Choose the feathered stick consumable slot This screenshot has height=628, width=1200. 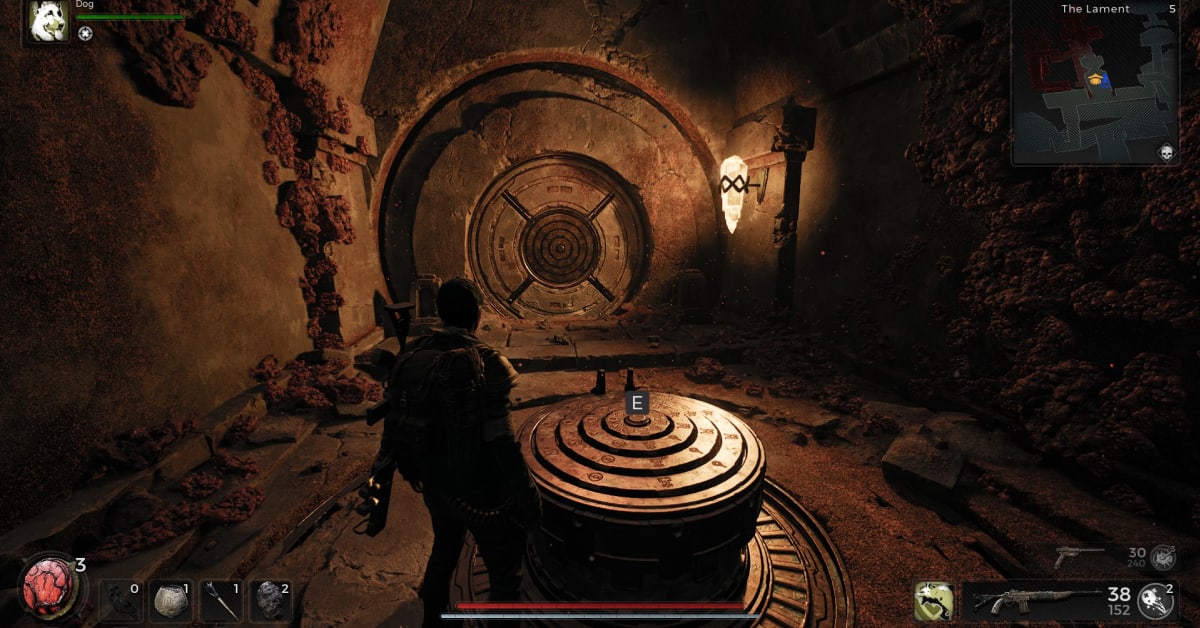221,601
